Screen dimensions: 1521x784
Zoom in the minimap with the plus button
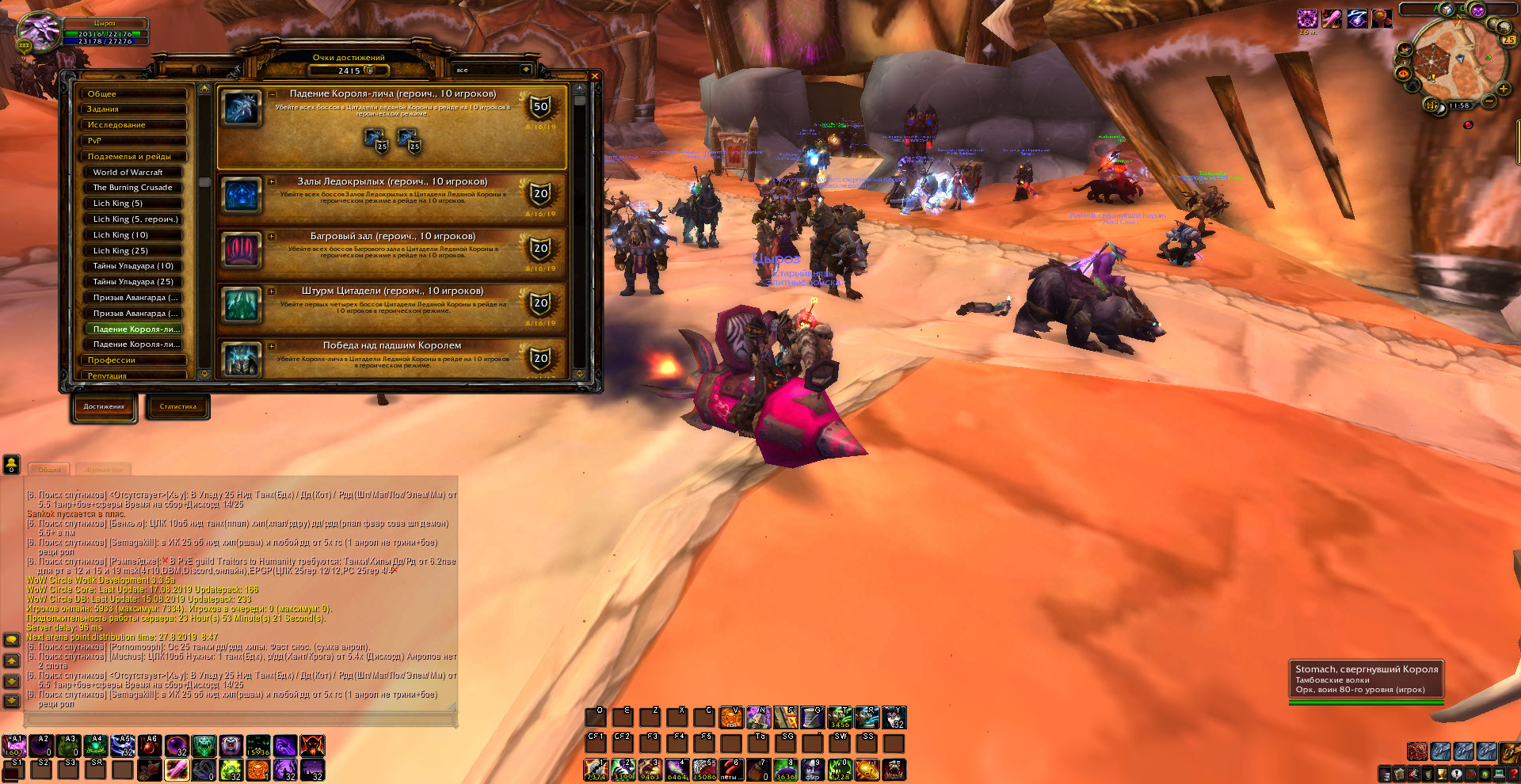1503,89
